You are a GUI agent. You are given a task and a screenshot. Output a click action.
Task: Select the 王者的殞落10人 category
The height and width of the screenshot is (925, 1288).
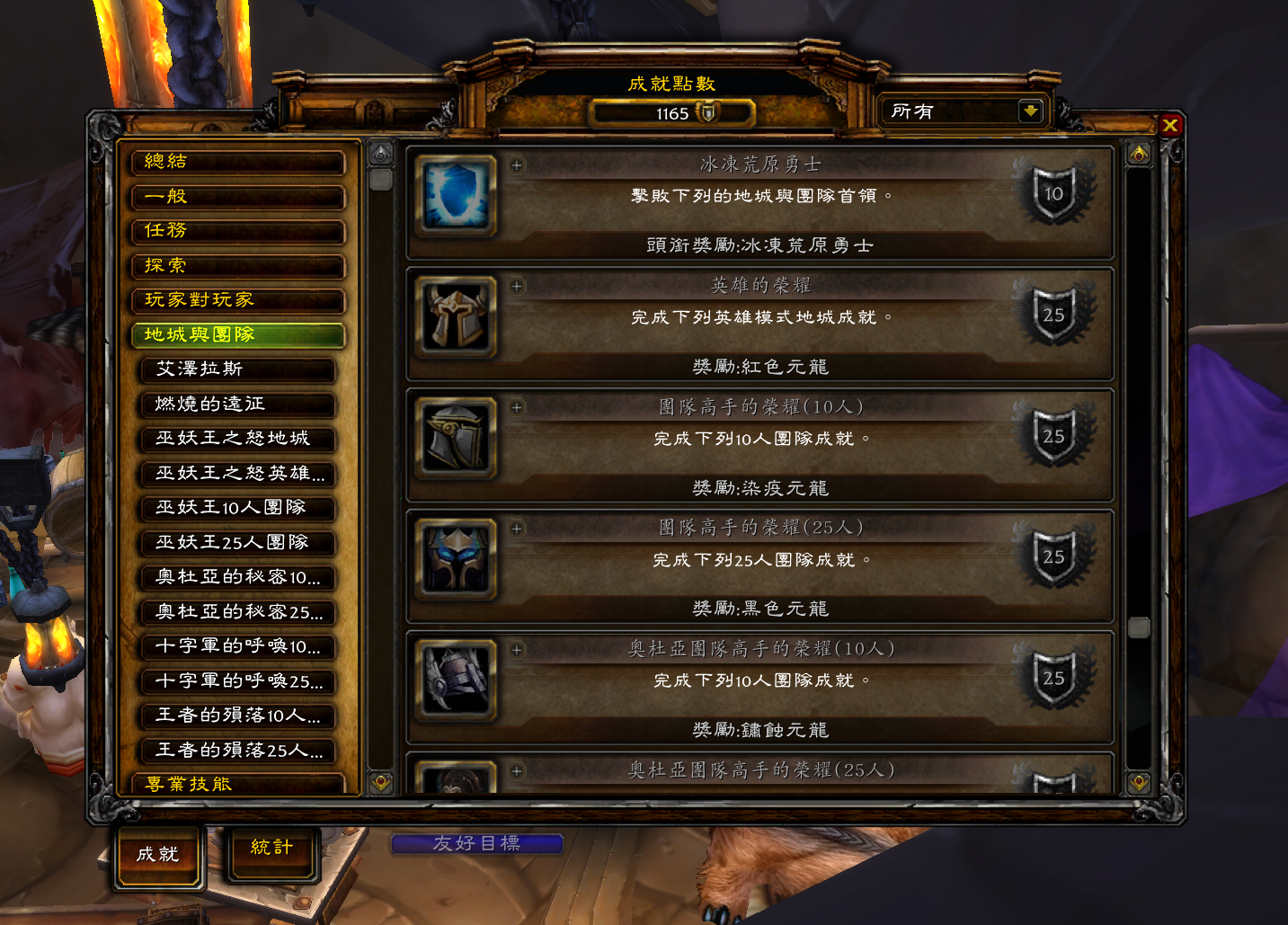coord(237,716)
